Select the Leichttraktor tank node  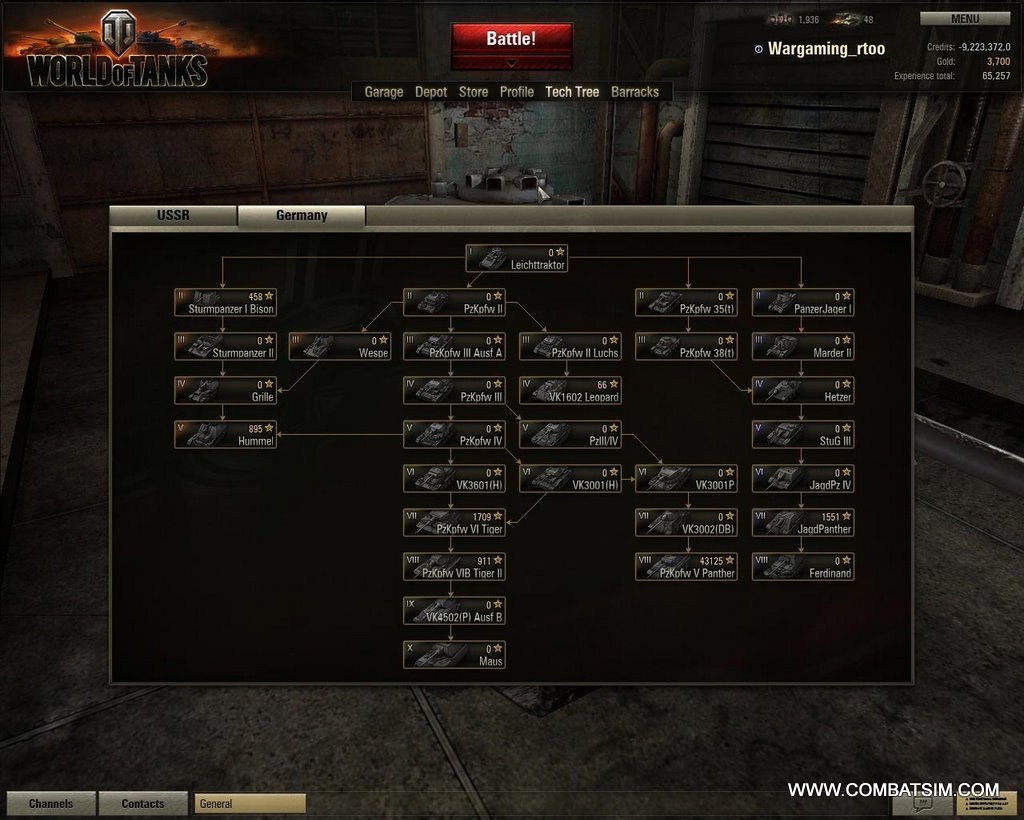517,259
